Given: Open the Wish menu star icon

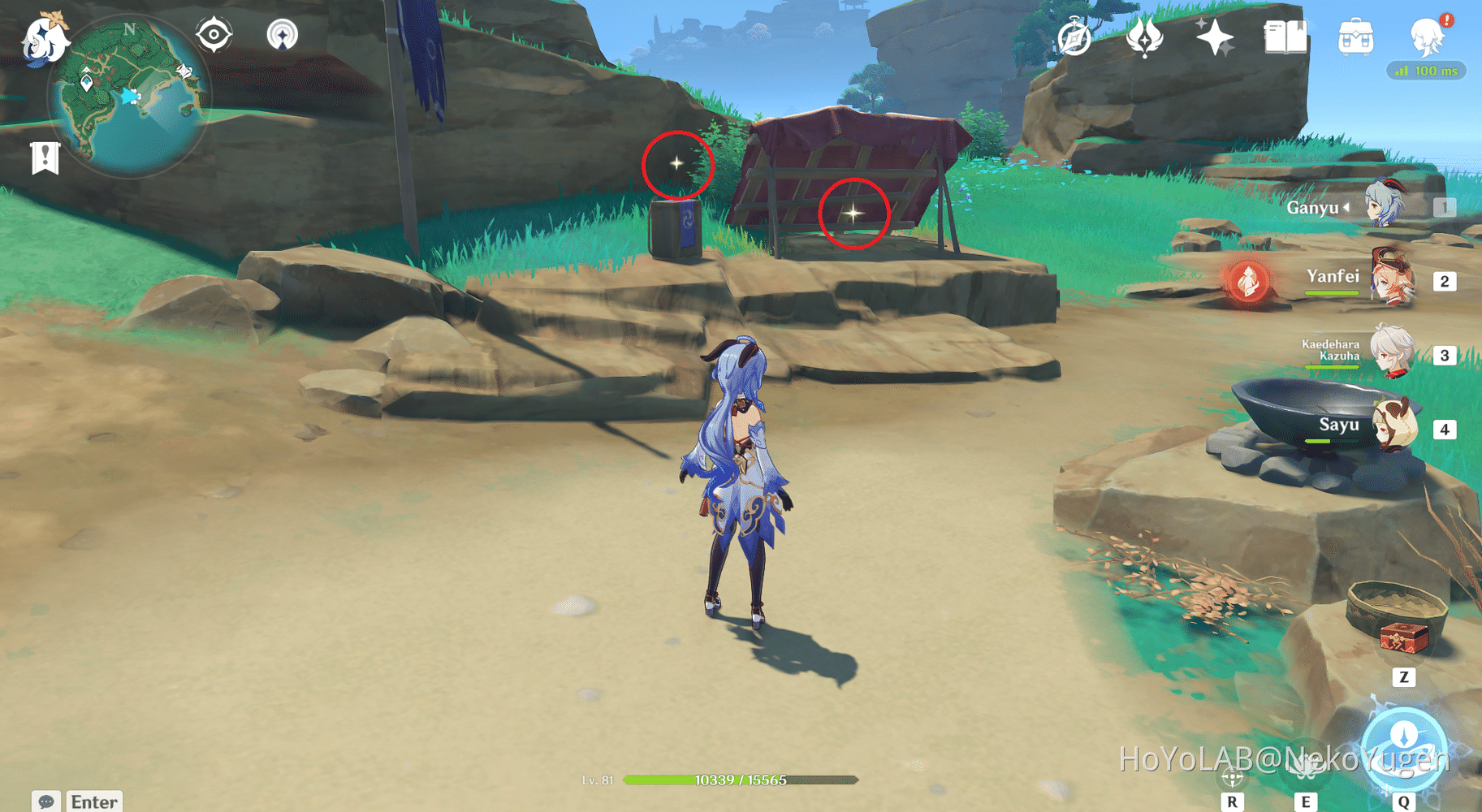Looking at the screenshot, I should [1213, 36].
